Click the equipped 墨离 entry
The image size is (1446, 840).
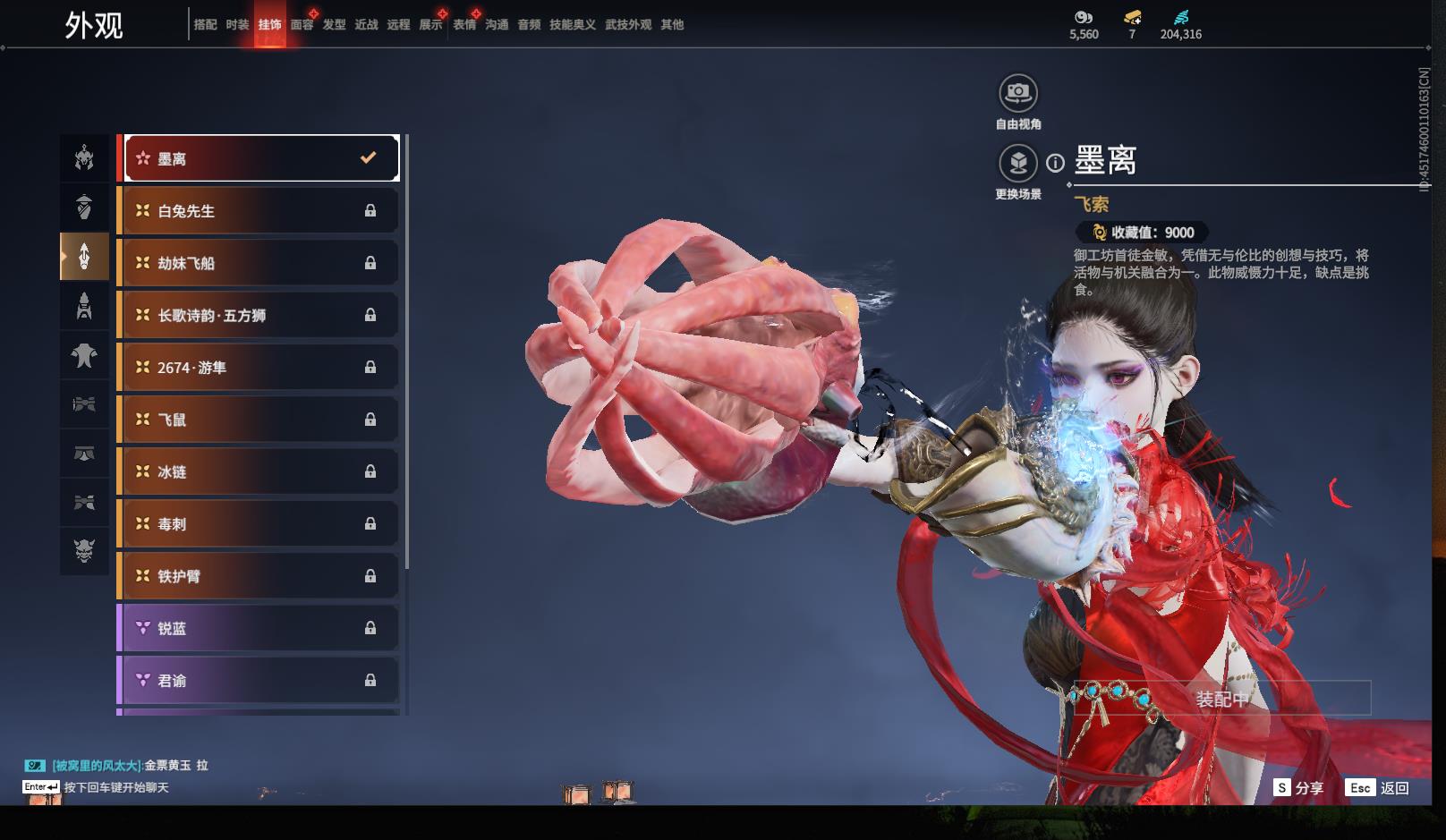(259, 158)
